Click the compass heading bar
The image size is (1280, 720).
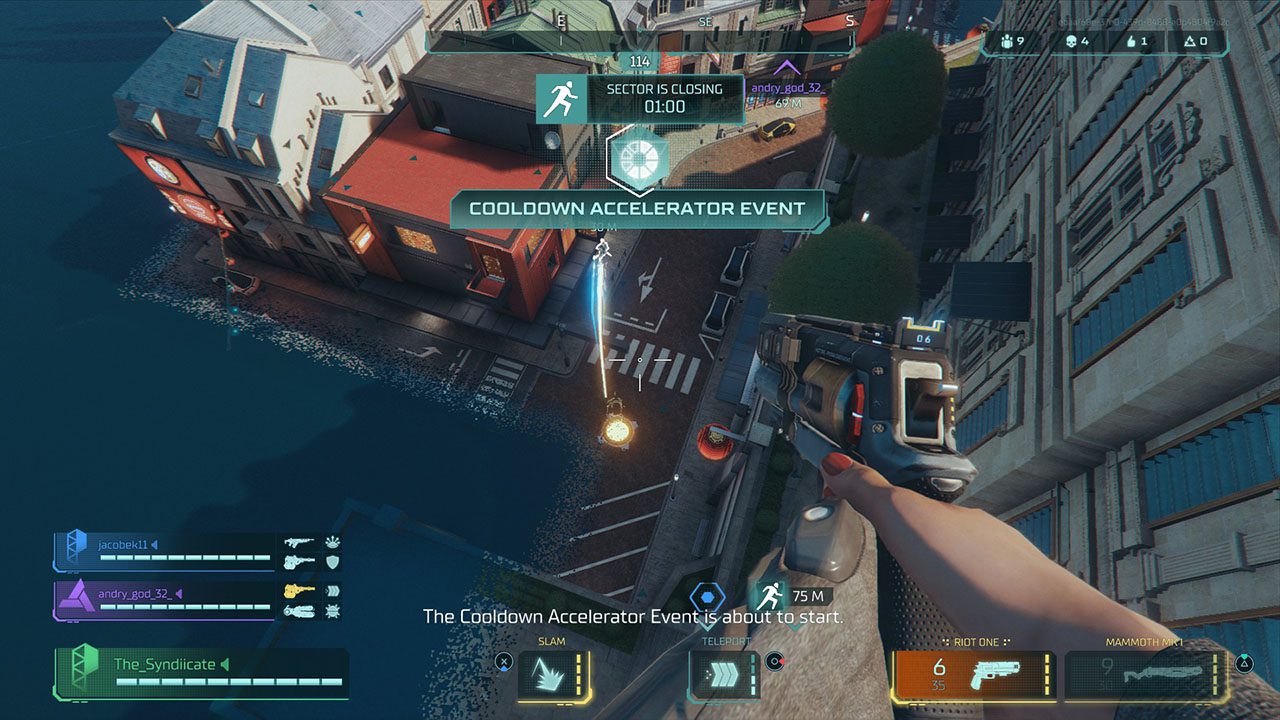[640, 40]
